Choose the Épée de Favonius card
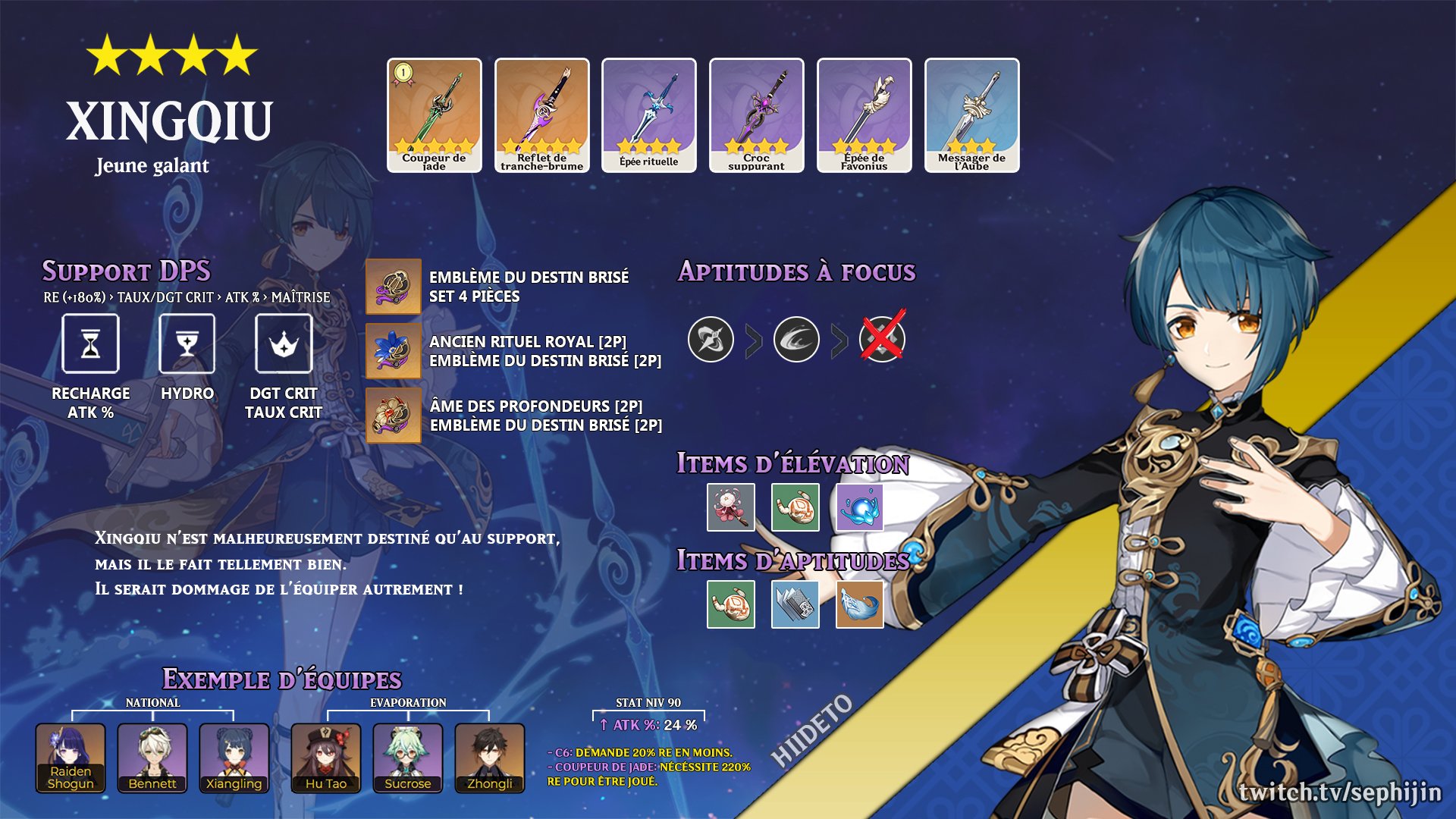1456x819 pixels. 864,115
